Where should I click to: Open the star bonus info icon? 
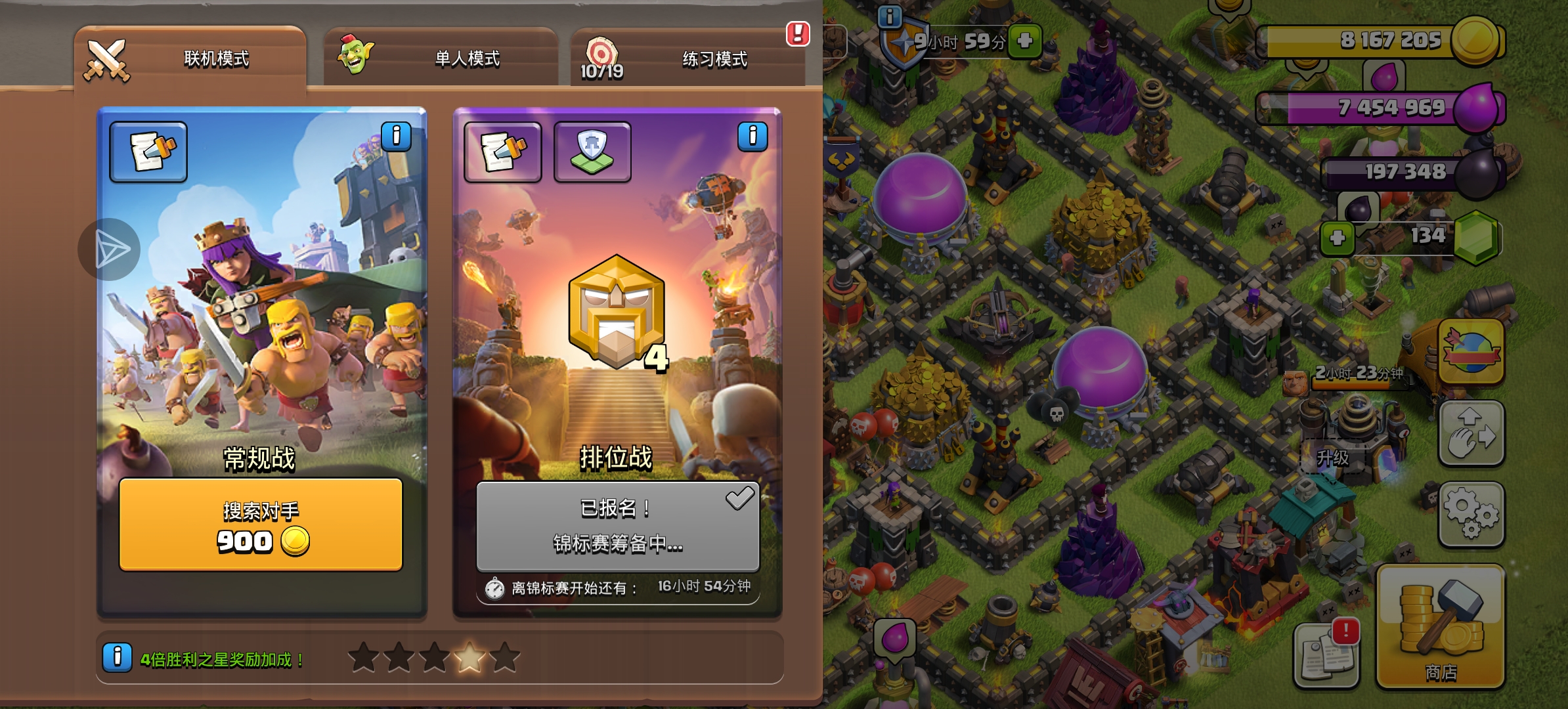(x=117, y=656)
